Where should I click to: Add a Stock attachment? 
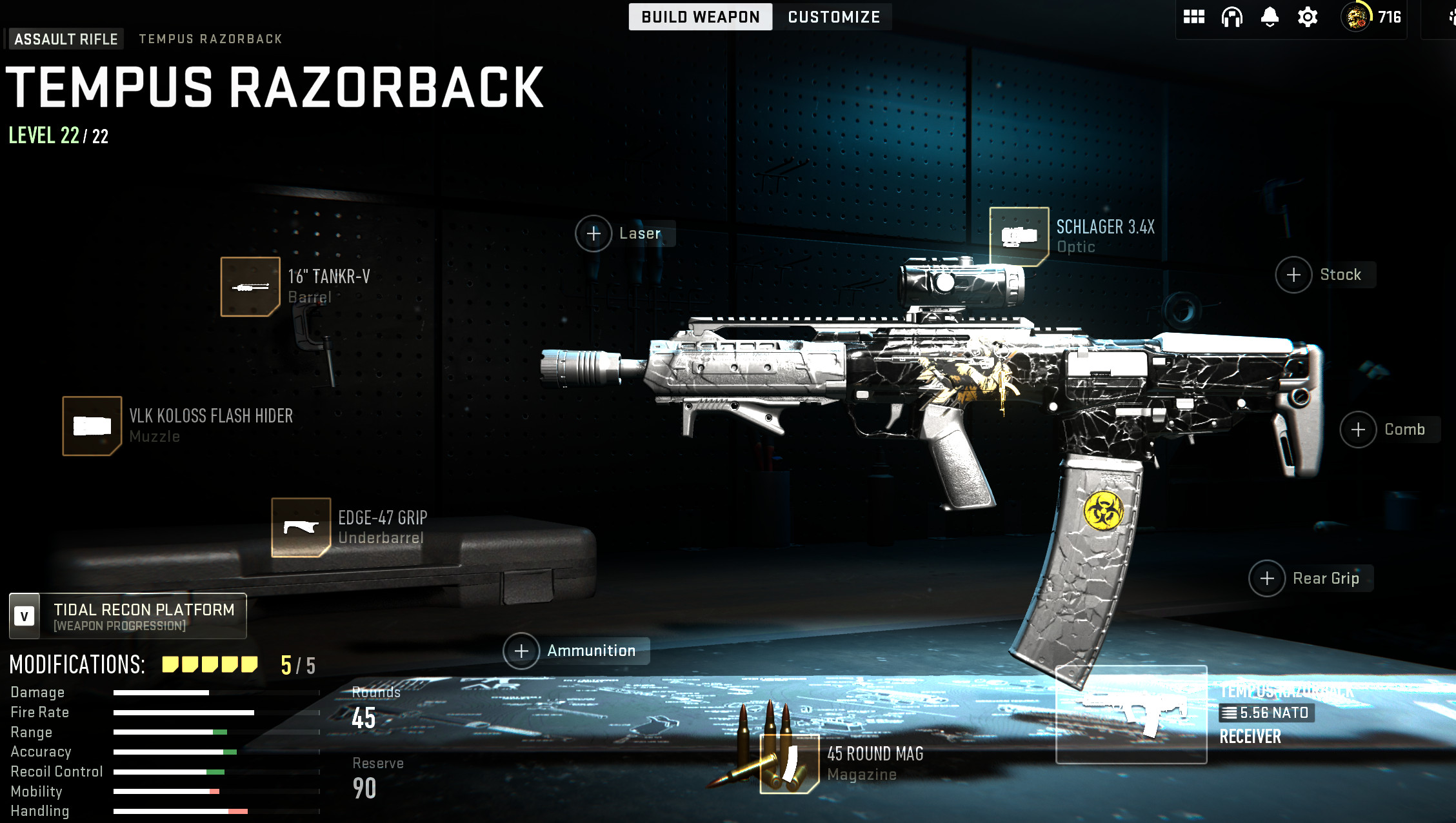tap(1293, 275)
